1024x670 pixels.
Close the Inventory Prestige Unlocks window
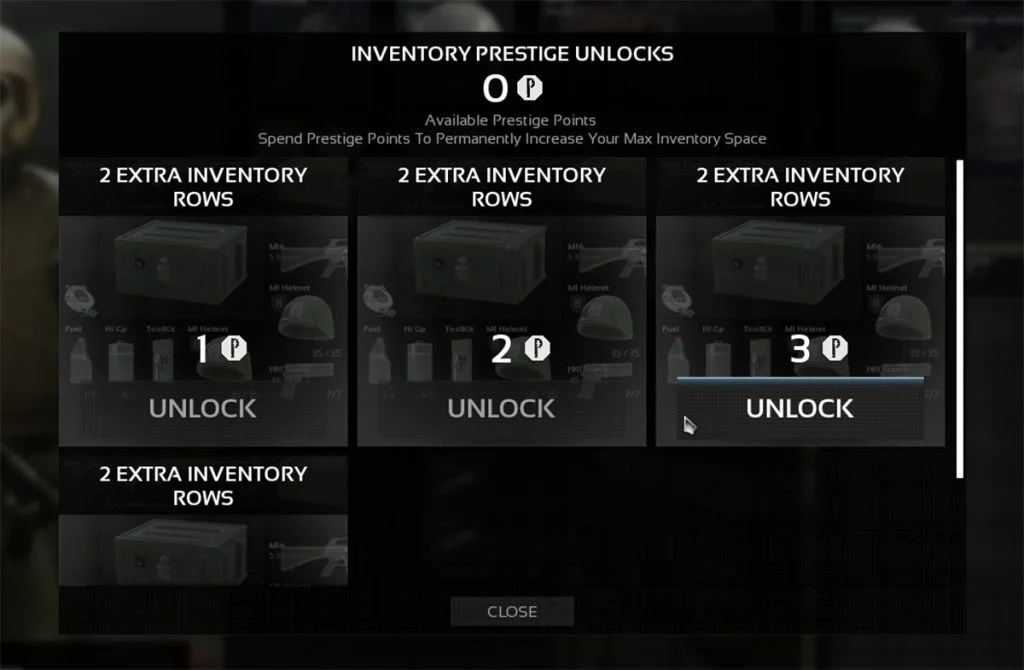point(512,611)
